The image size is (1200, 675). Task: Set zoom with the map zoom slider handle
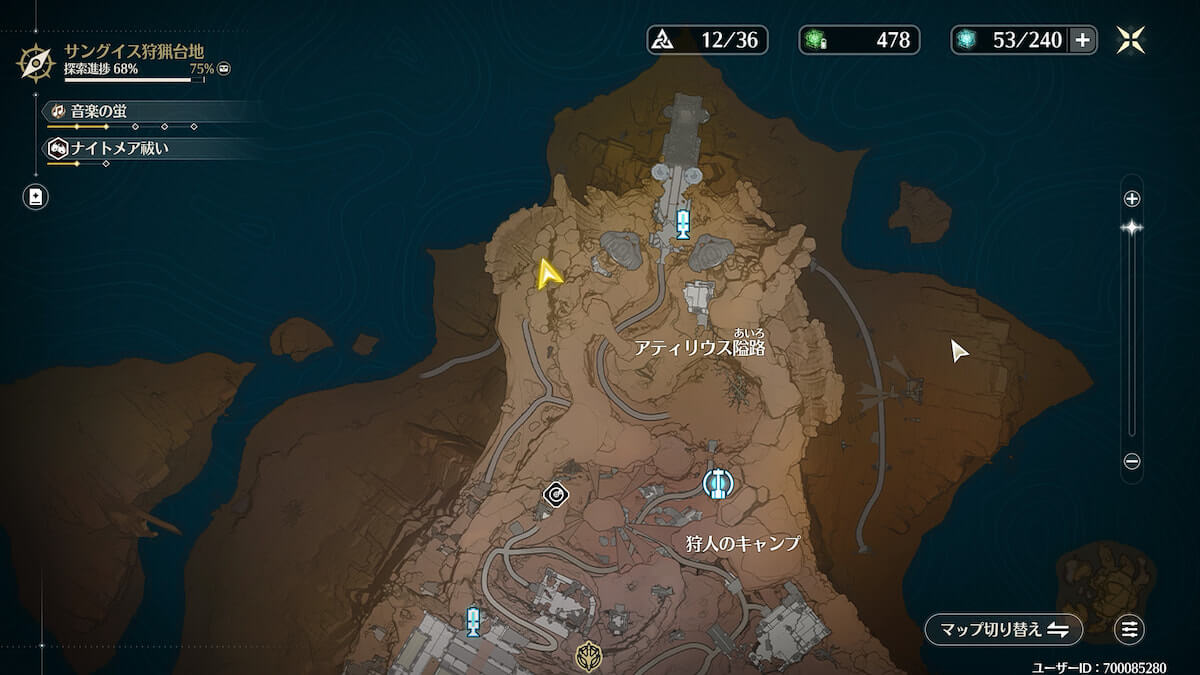tap(1132, 228)
